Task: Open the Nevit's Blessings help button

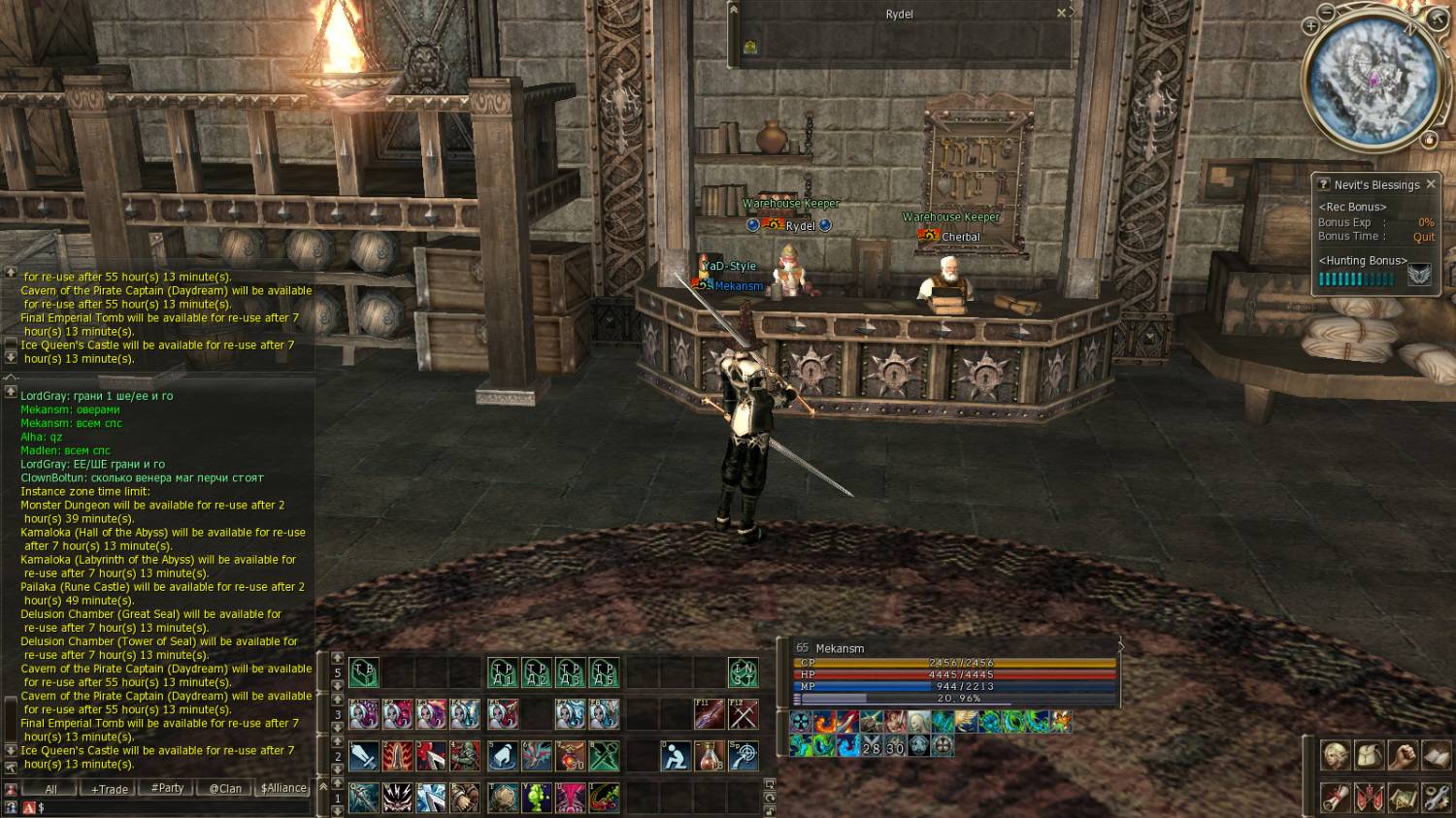Action: [x=1322, y=184]
